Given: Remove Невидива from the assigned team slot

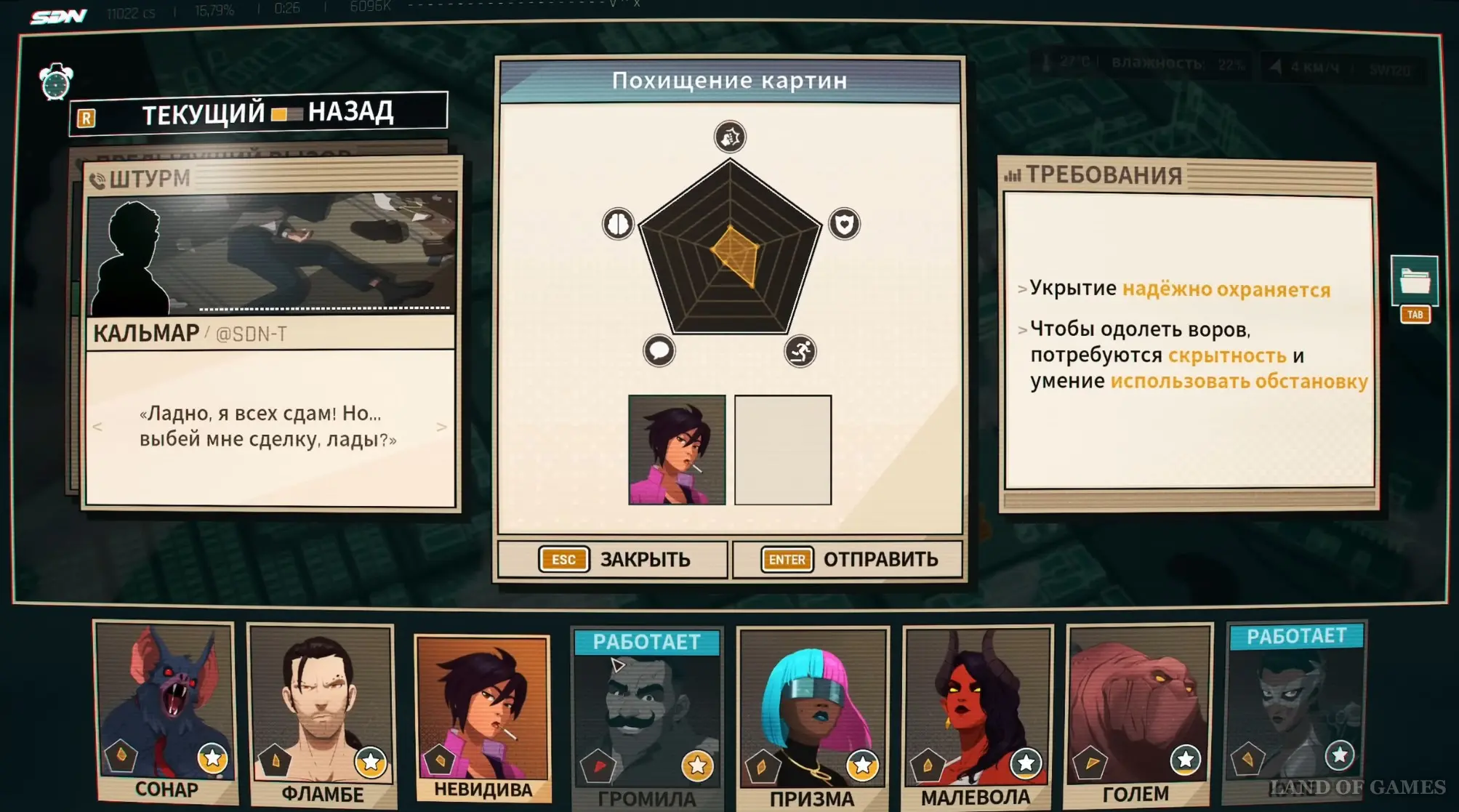Looking at the screenshot, I should point(677,450).
